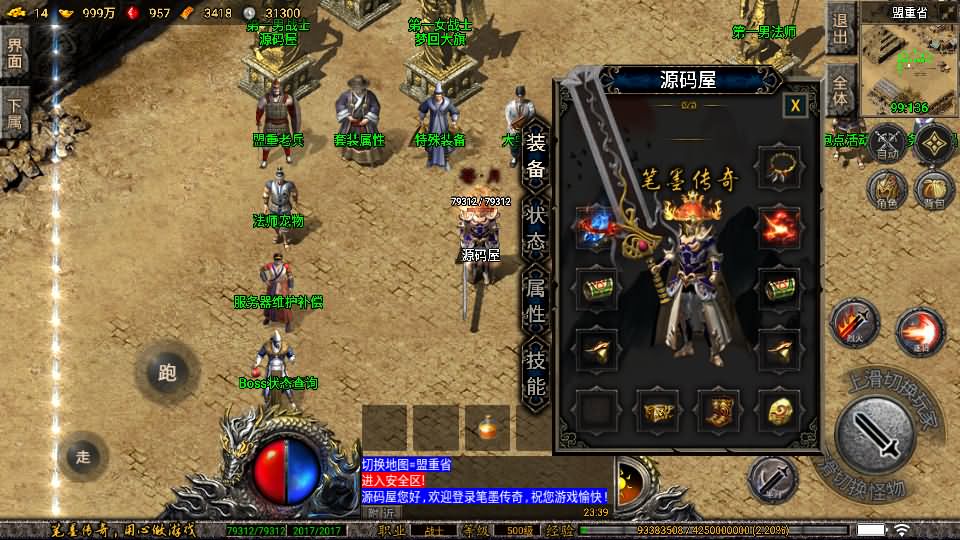Activate the 烈火 sword skill
This screenshot has width=960, height=540.
pos(852,324)
